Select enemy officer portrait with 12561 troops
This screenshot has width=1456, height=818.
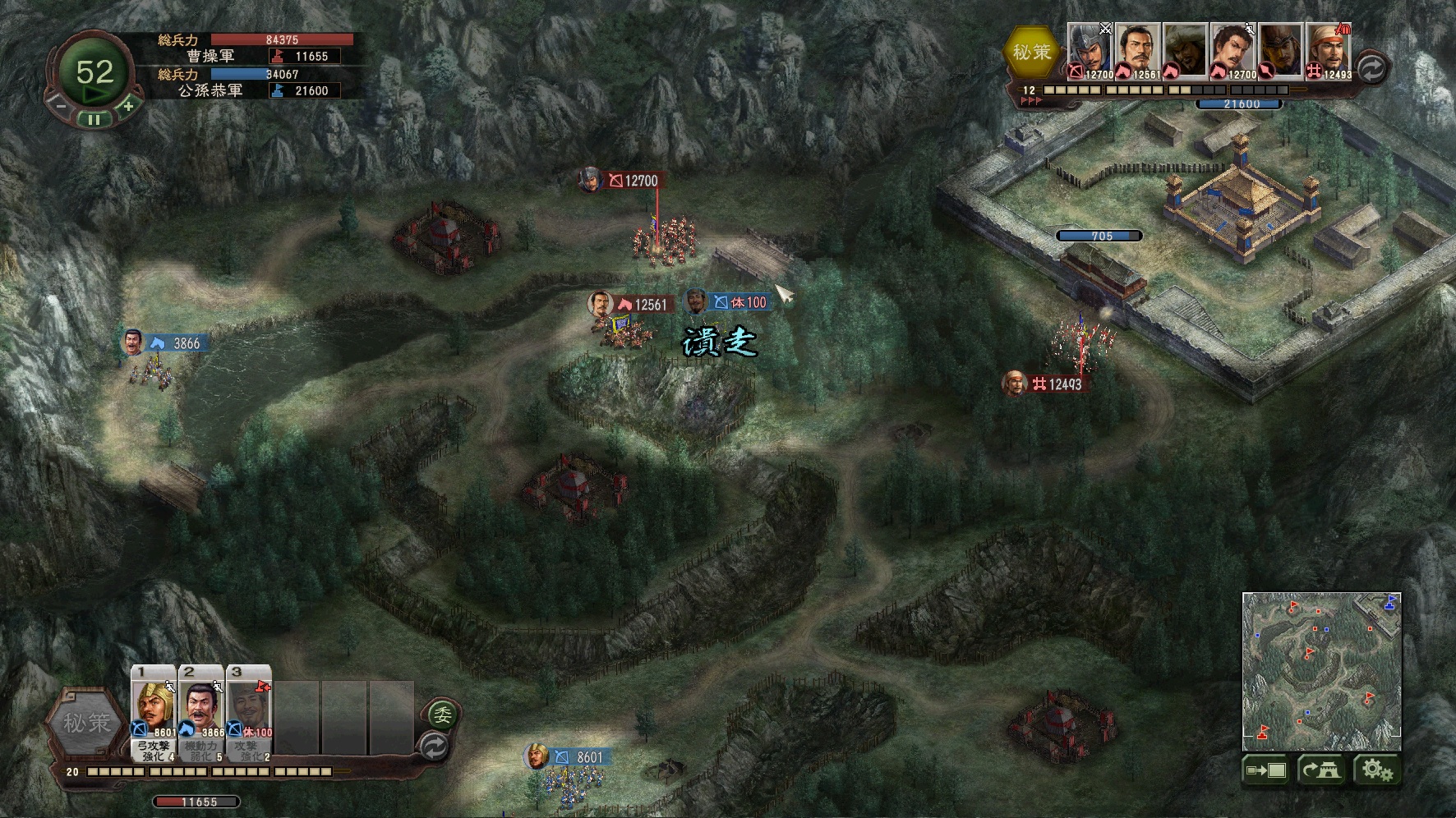[x=1137, y=51]
